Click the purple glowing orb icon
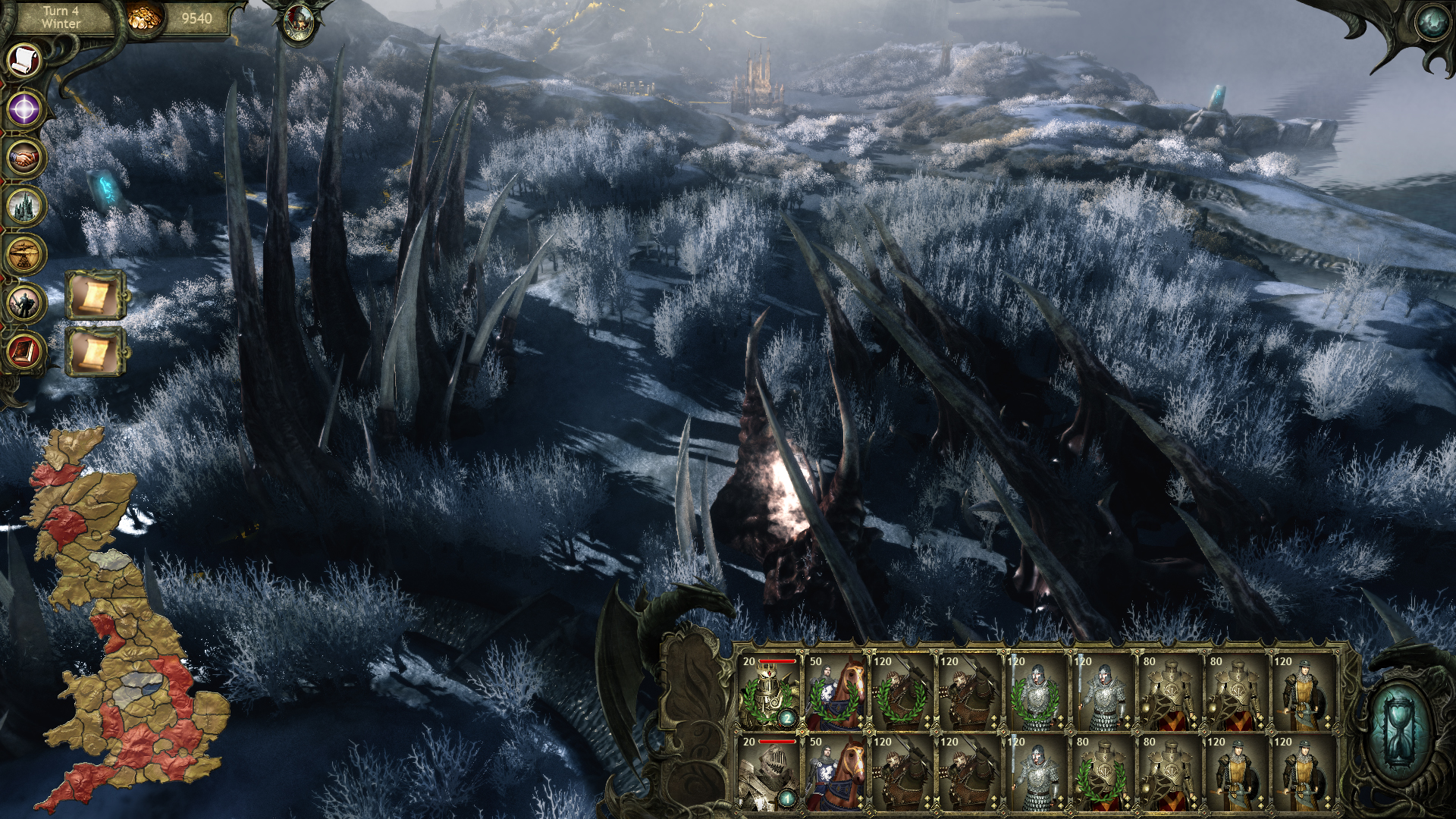Screen dimensions: 1456x819 25,108
